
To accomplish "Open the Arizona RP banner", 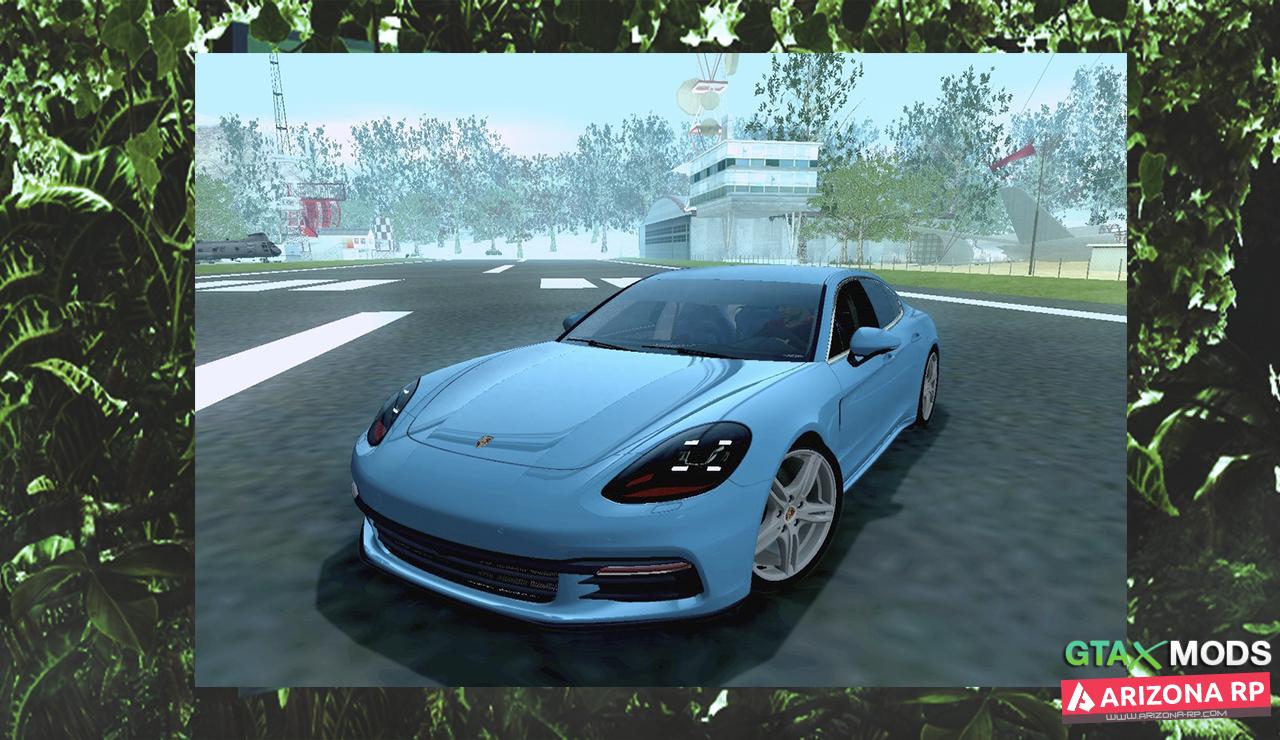I will pos(1165,696).
